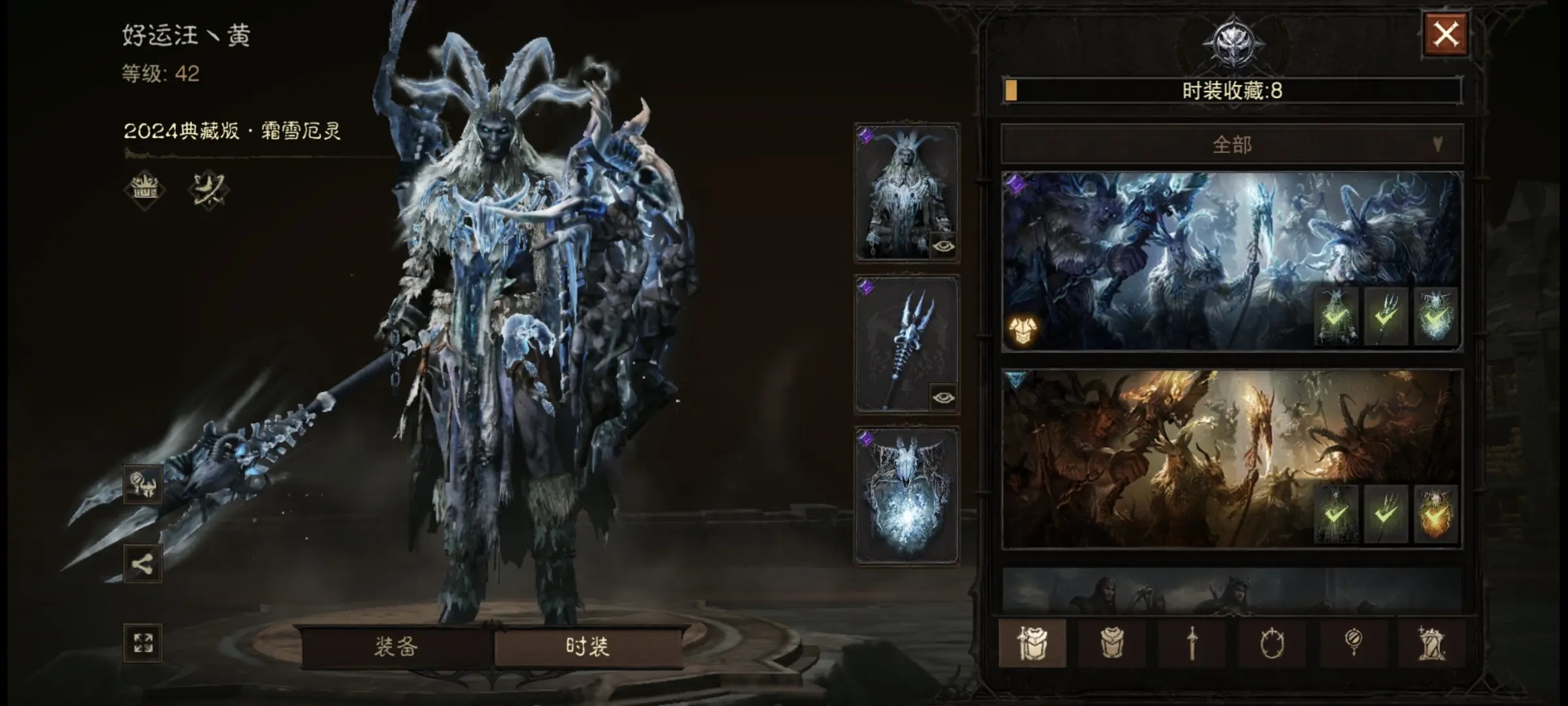Screen dimensions: 1568x706
Task: Switch to the hand mirror category
Action: [1352, 643]
